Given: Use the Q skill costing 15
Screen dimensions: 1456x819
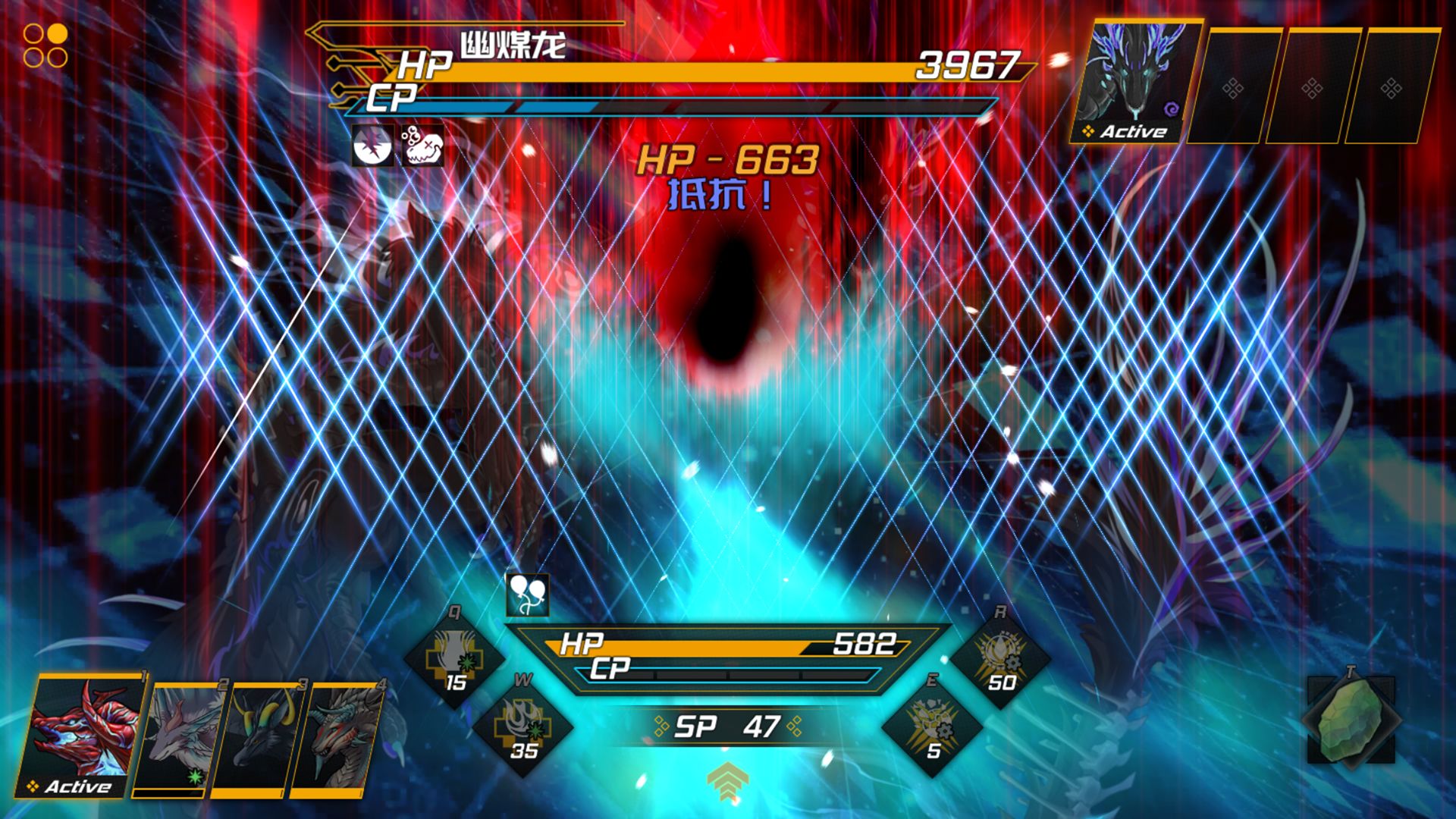Looking at the screenshot, I should coord(455,658).
